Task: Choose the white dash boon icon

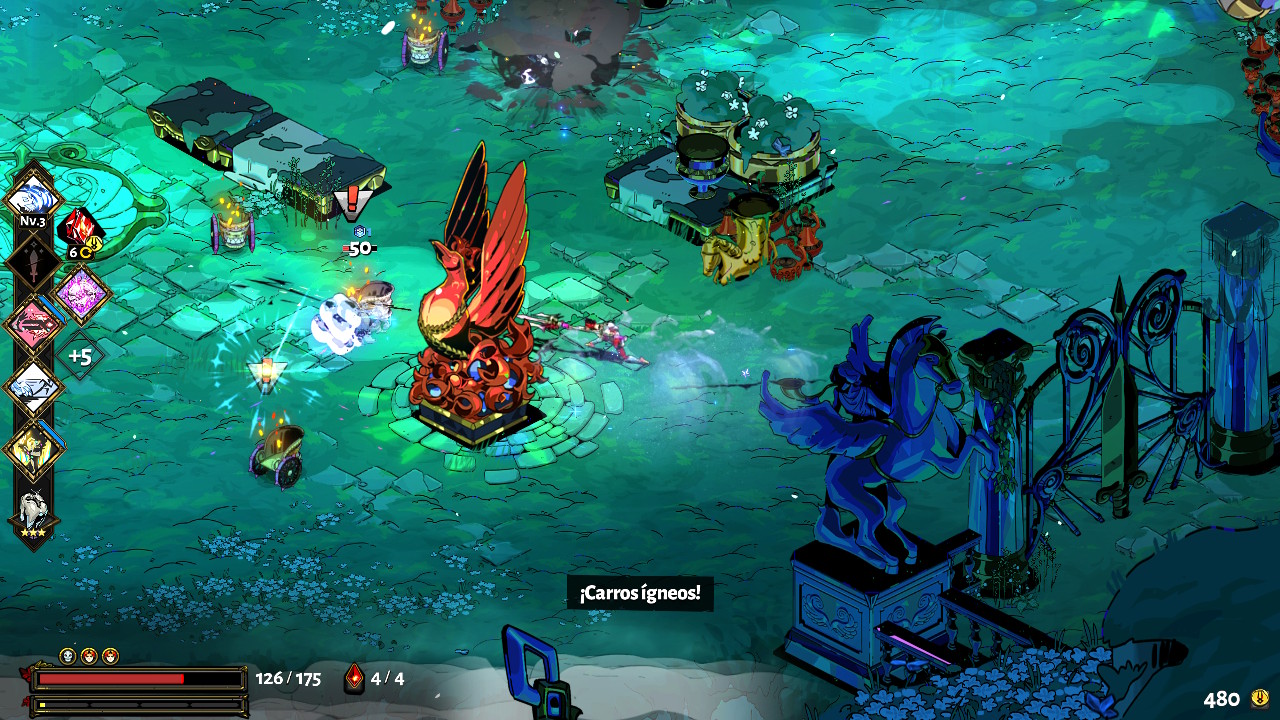Action: [33, 387]
